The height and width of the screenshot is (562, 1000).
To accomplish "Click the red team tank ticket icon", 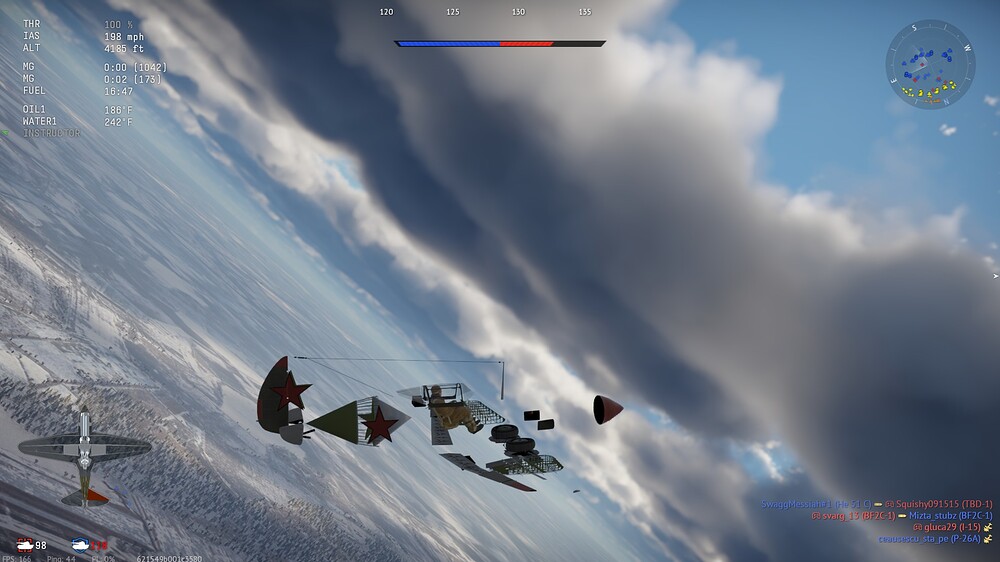I will coord(24,544).
